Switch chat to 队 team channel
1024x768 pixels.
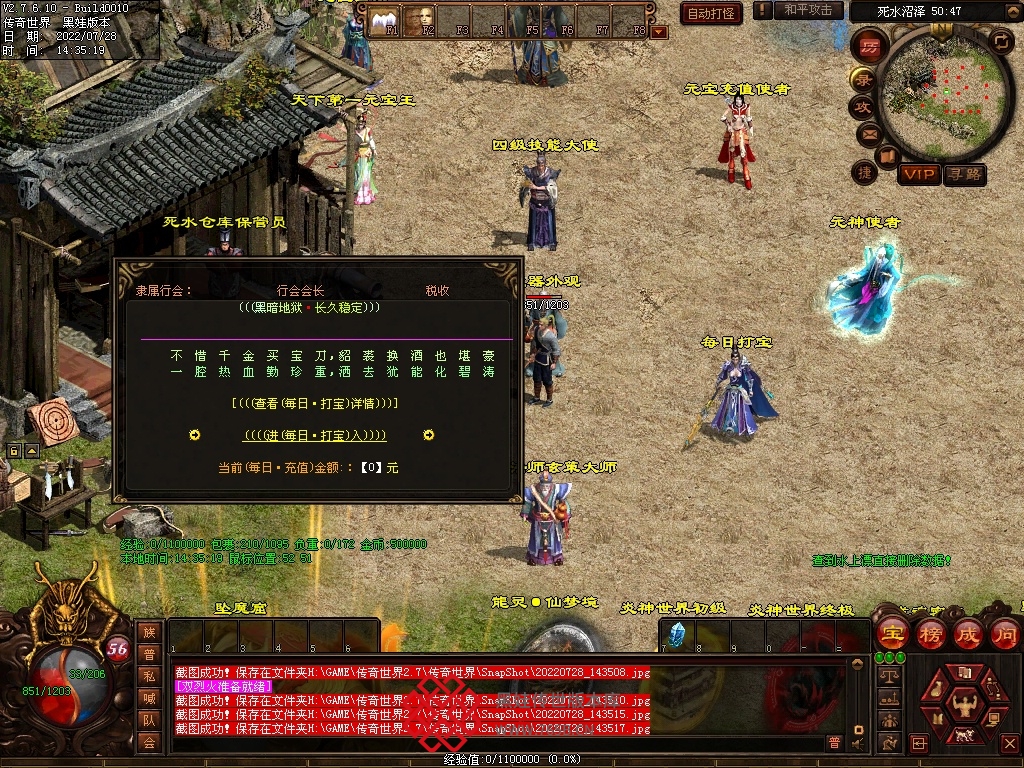coord(149,720)
